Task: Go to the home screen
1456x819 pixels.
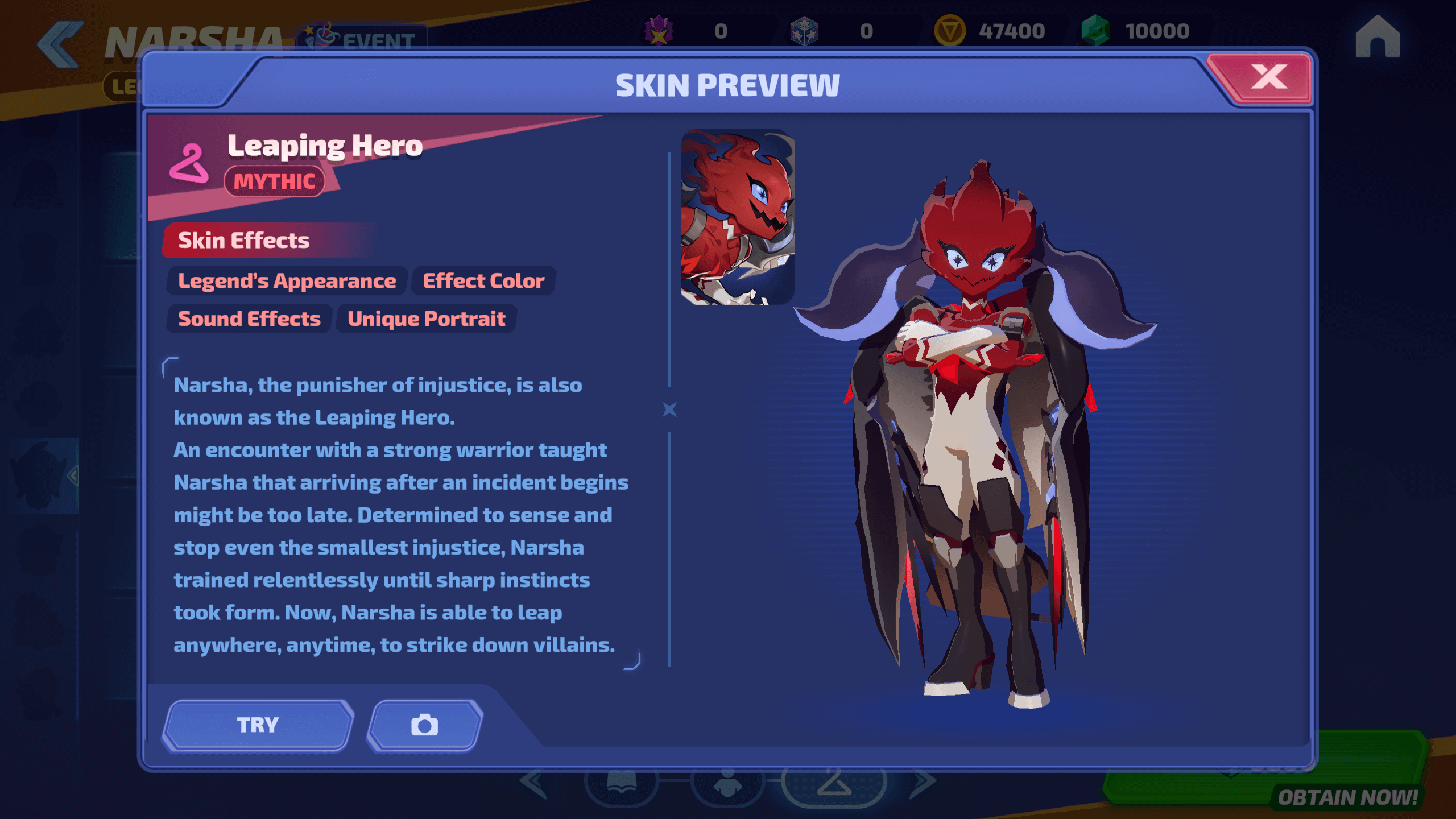Action: tap(1377, 38)
